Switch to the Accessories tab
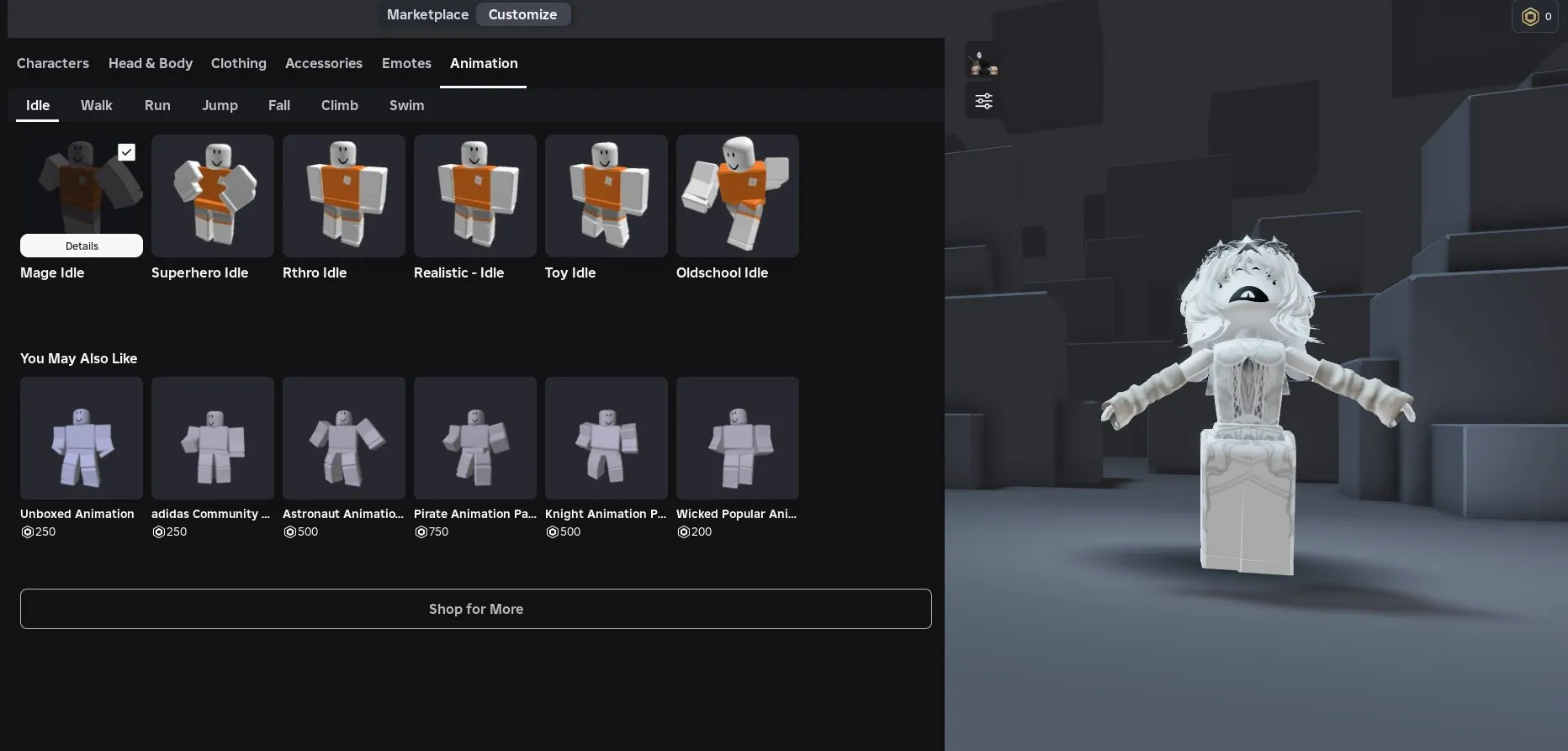Viewport: 1568px width, 751px height. [x=324, y=63]
